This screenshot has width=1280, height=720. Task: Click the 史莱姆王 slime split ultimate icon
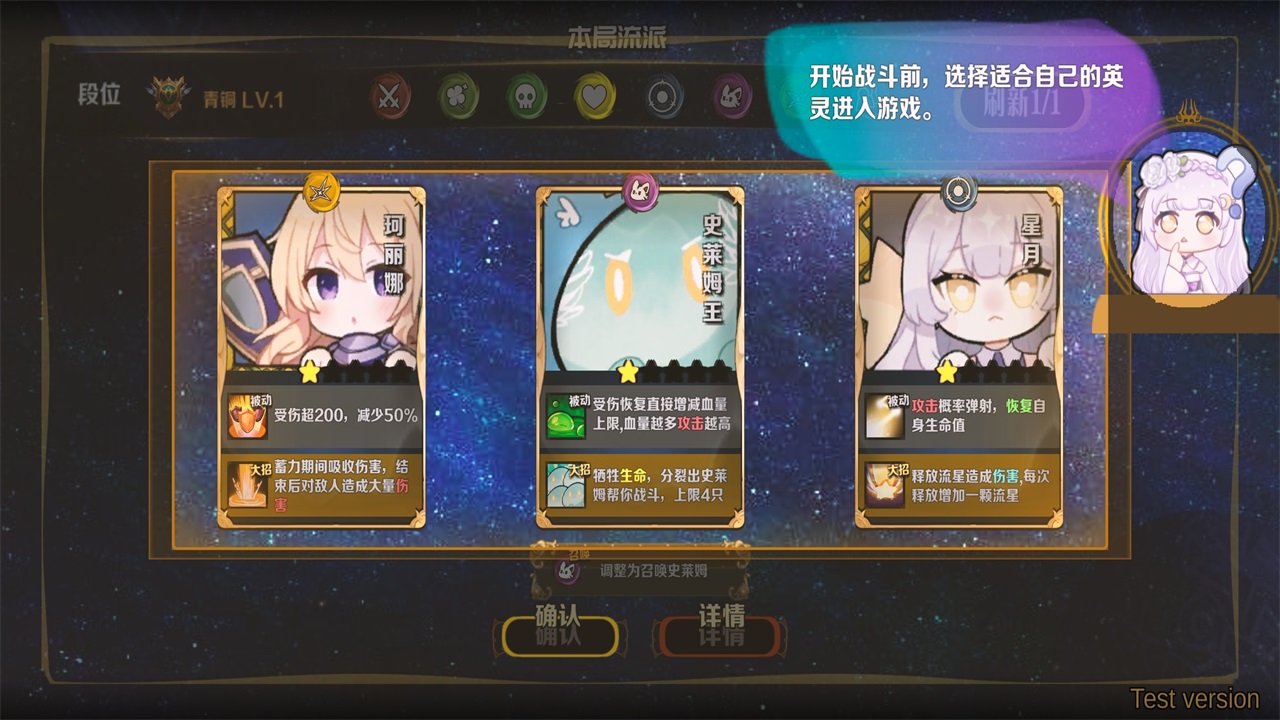coord(566,485)
